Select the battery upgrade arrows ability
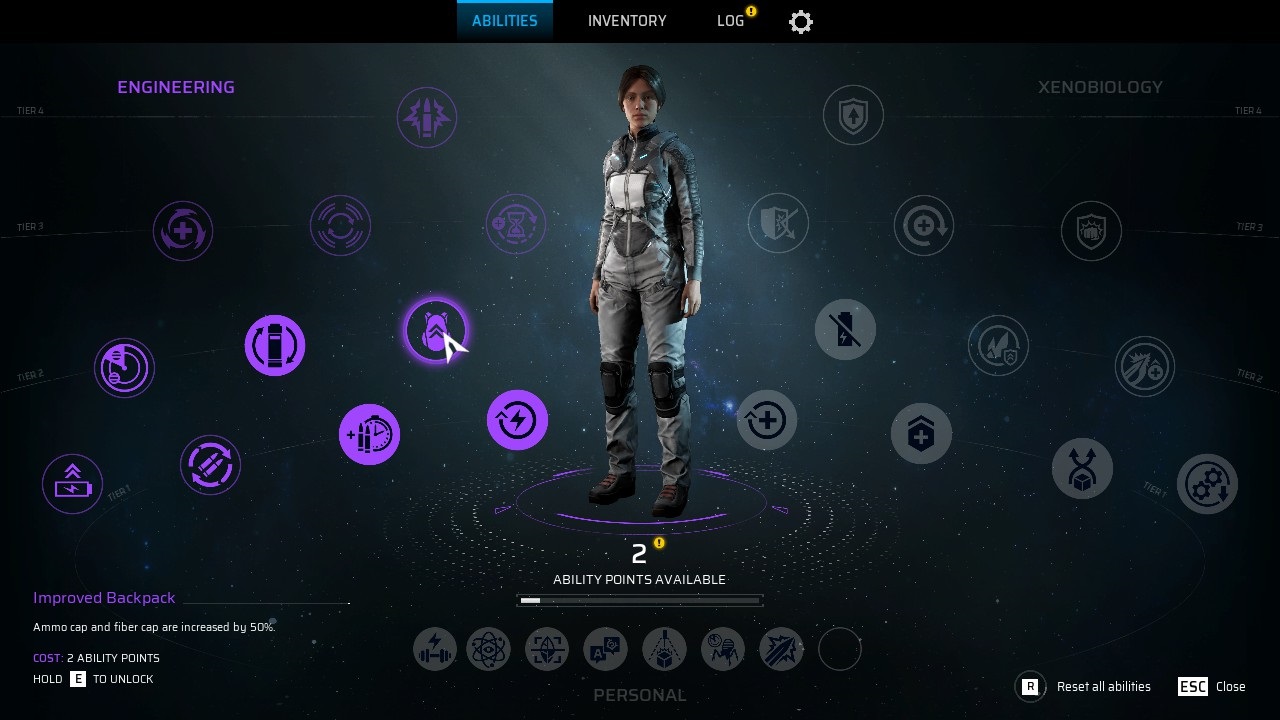Screen dimensions: 1280x720 click(72, 484)
